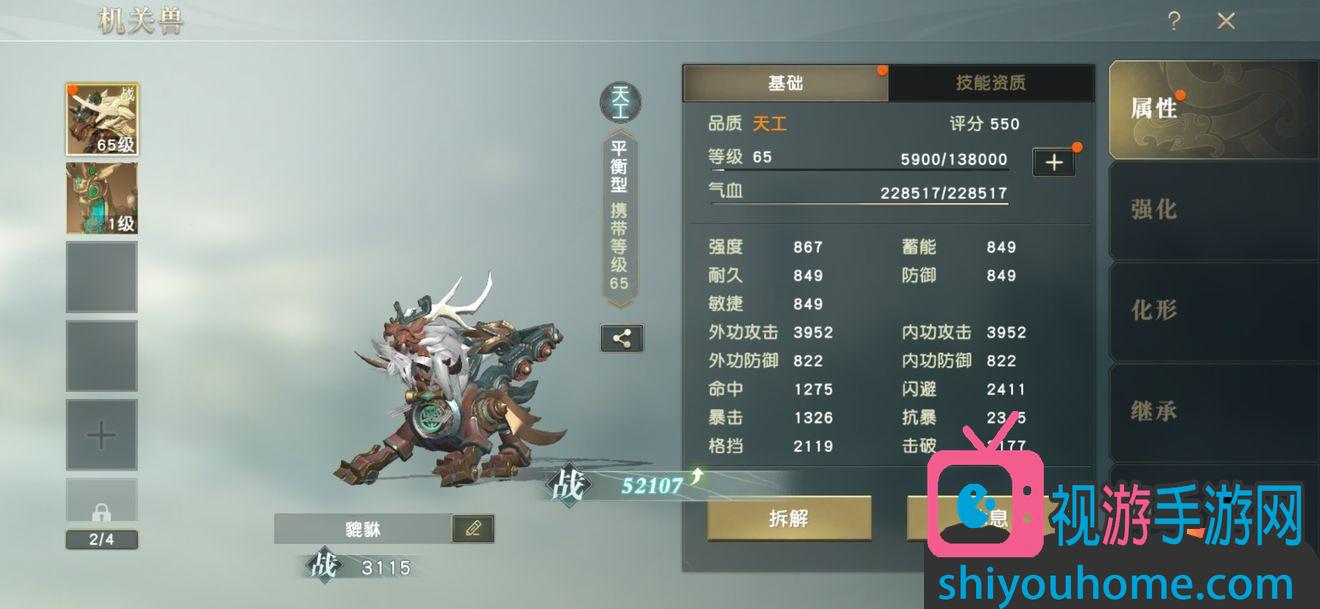Click the 拆解 button
Screen dimensions: 1320x609
tap(789, 518)
